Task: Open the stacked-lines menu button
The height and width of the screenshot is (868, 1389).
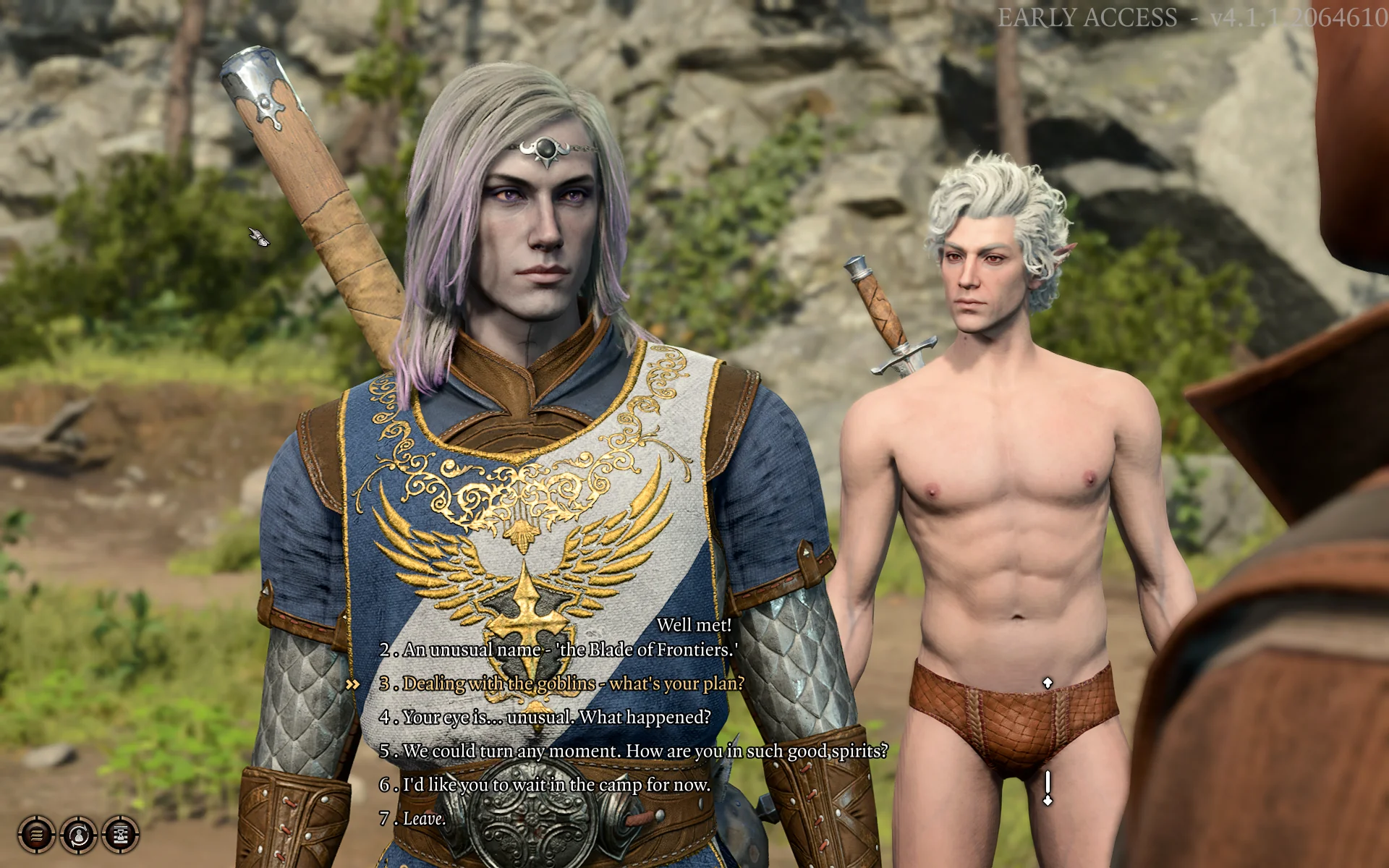Action: coord(36,835)
